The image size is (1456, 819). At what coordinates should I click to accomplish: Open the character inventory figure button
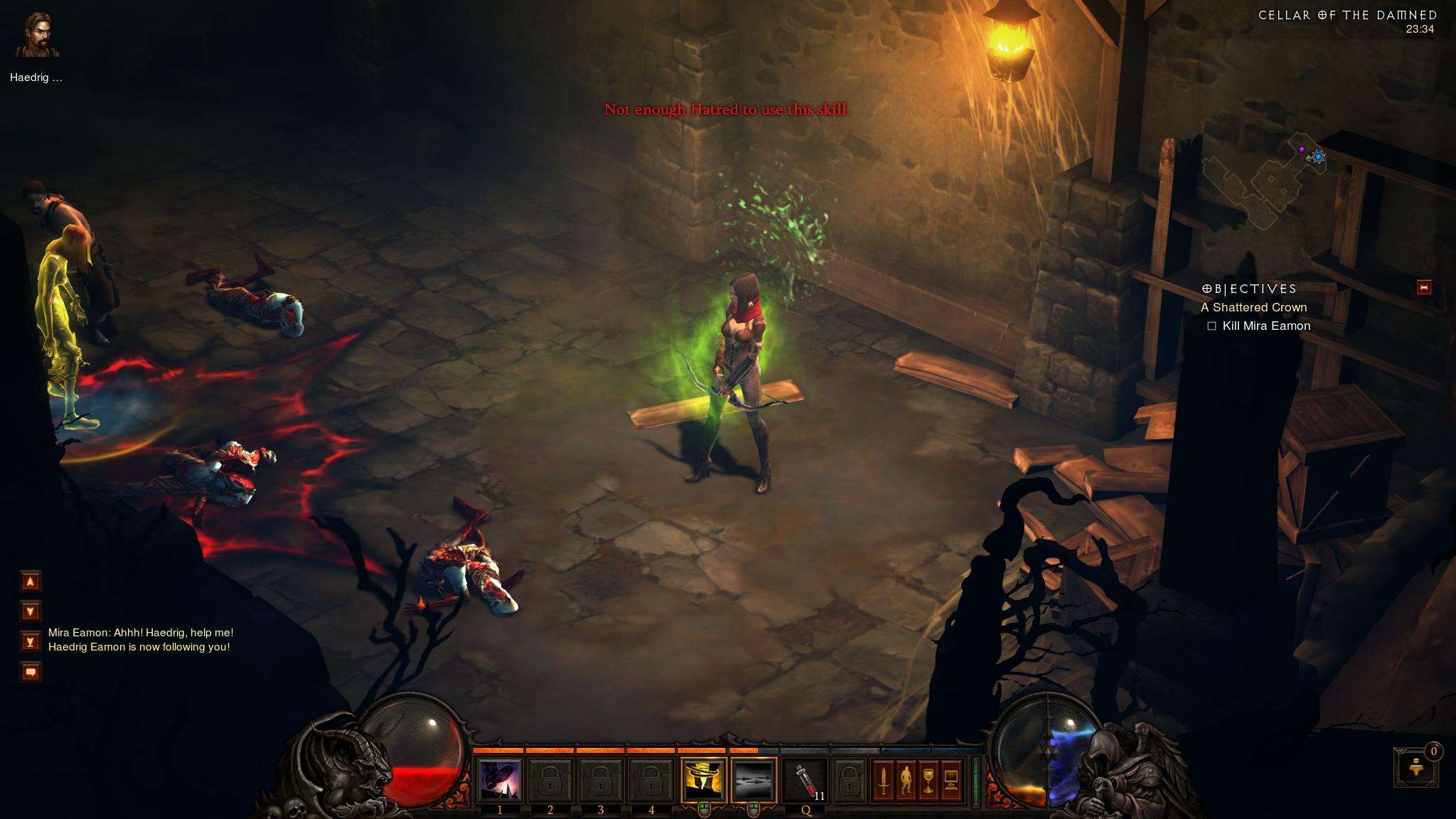906,781
